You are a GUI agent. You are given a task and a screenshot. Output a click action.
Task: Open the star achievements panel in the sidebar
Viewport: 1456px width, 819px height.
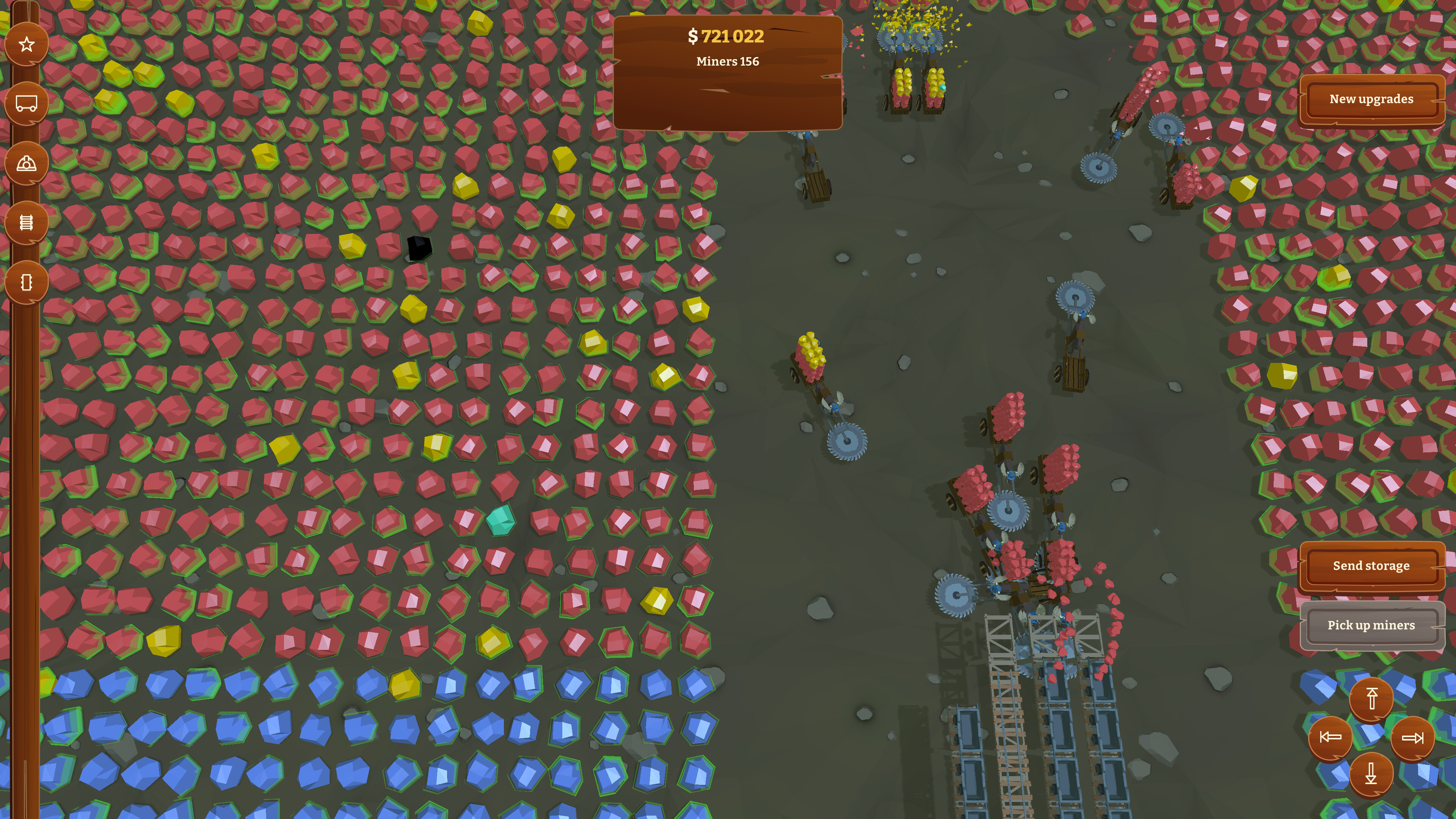[26, 45]
